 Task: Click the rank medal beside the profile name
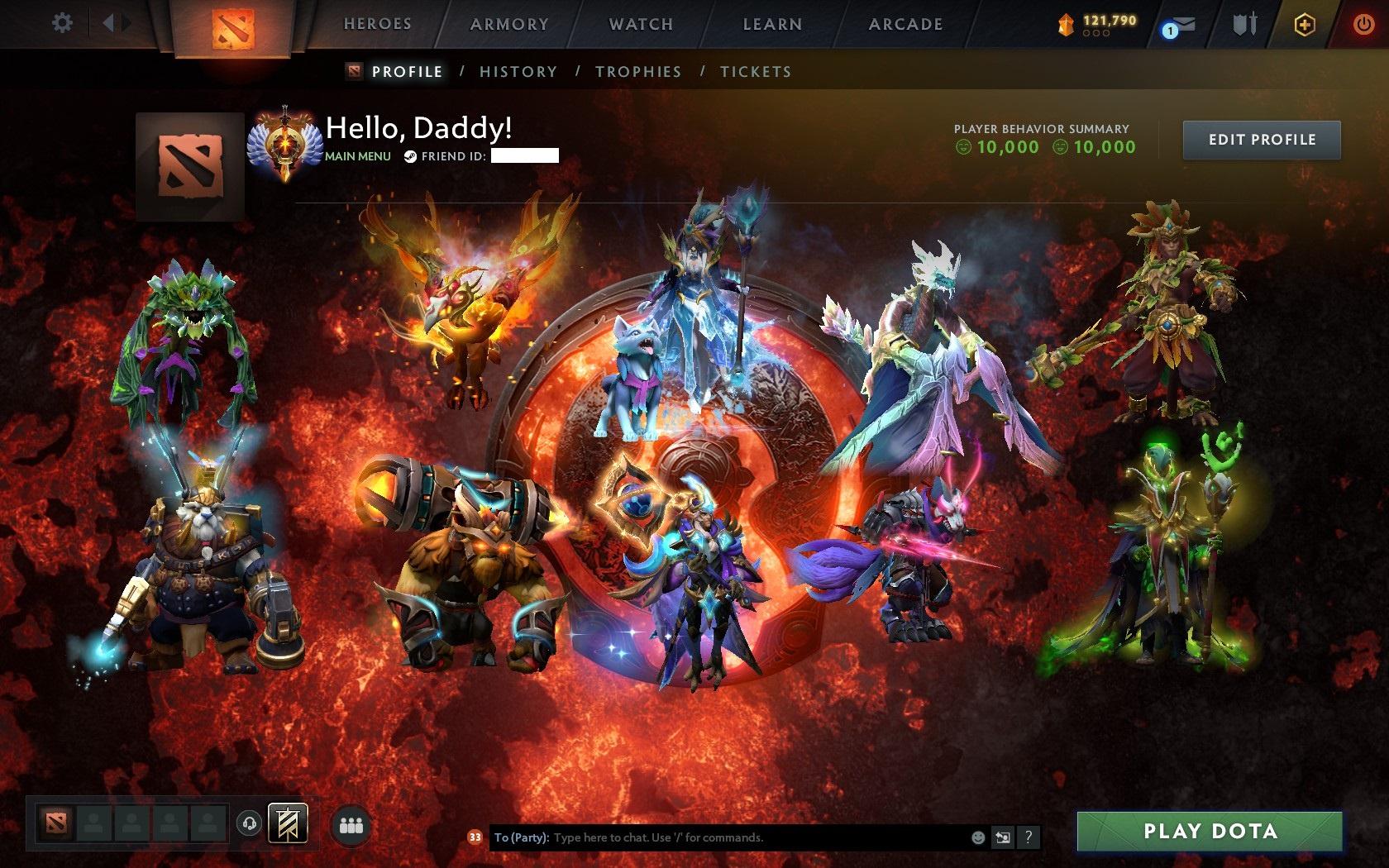point(285,141)
